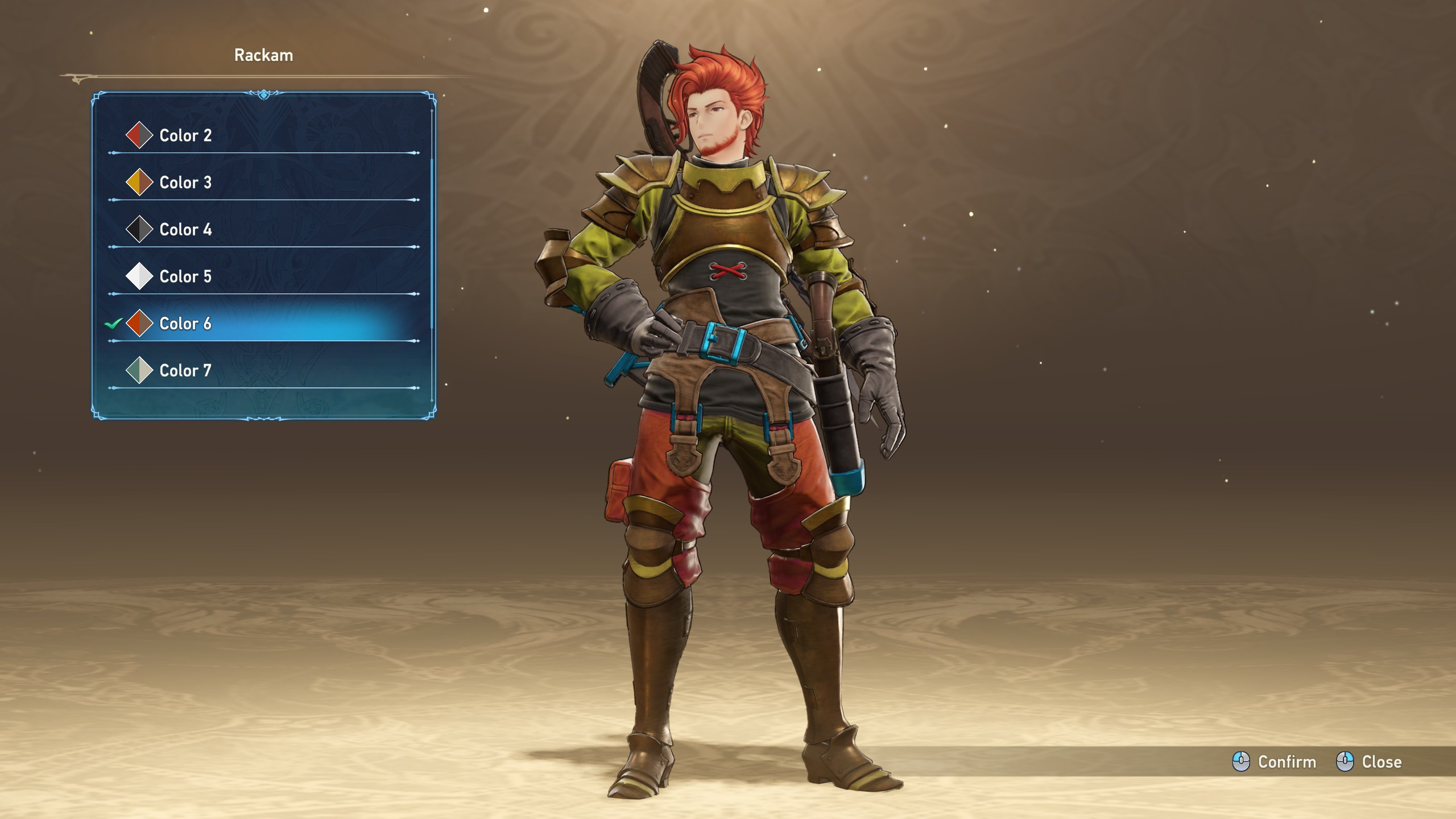Click the highlighted Color 6 row
The image size is (1456, 819).
pos(185,324)
